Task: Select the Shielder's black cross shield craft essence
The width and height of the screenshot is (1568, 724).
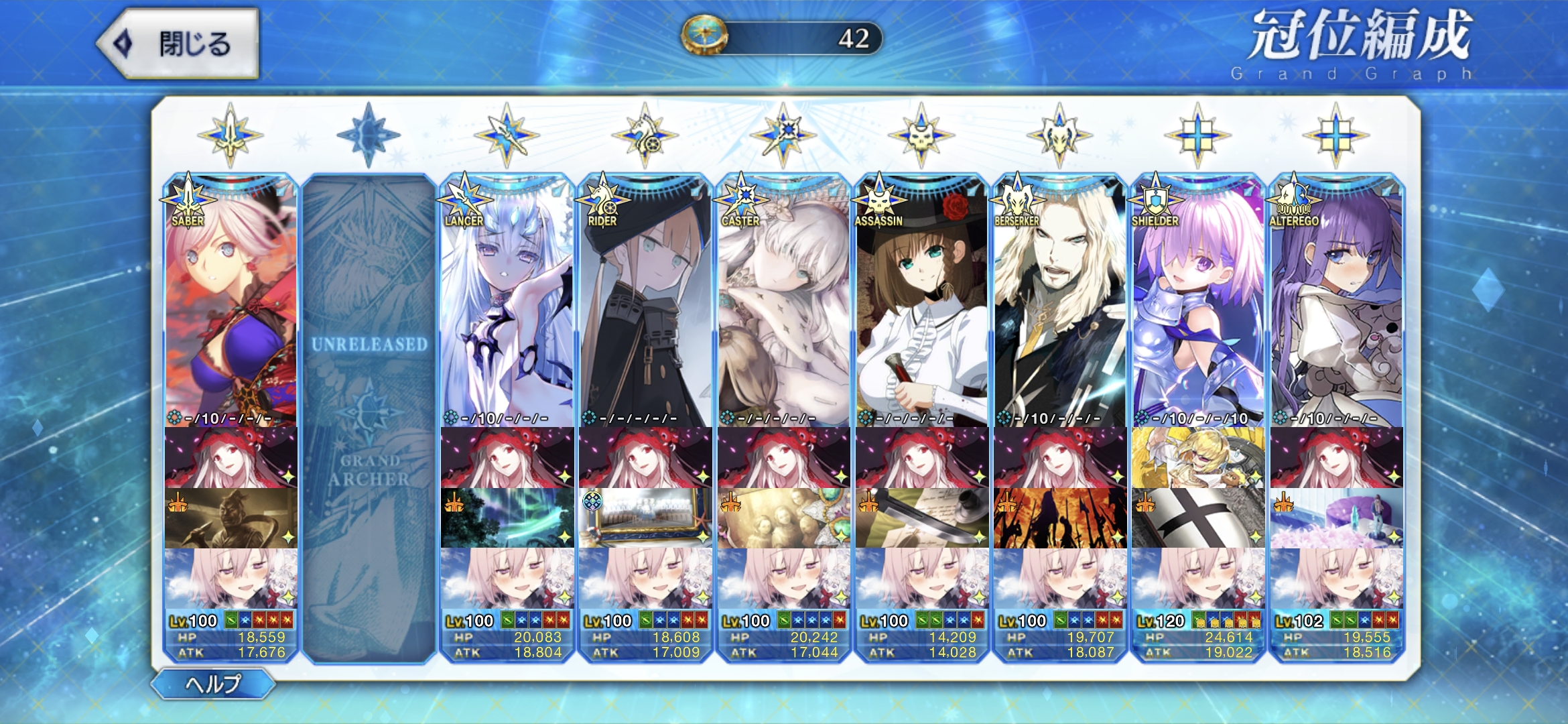Action: coord(1198,518)
